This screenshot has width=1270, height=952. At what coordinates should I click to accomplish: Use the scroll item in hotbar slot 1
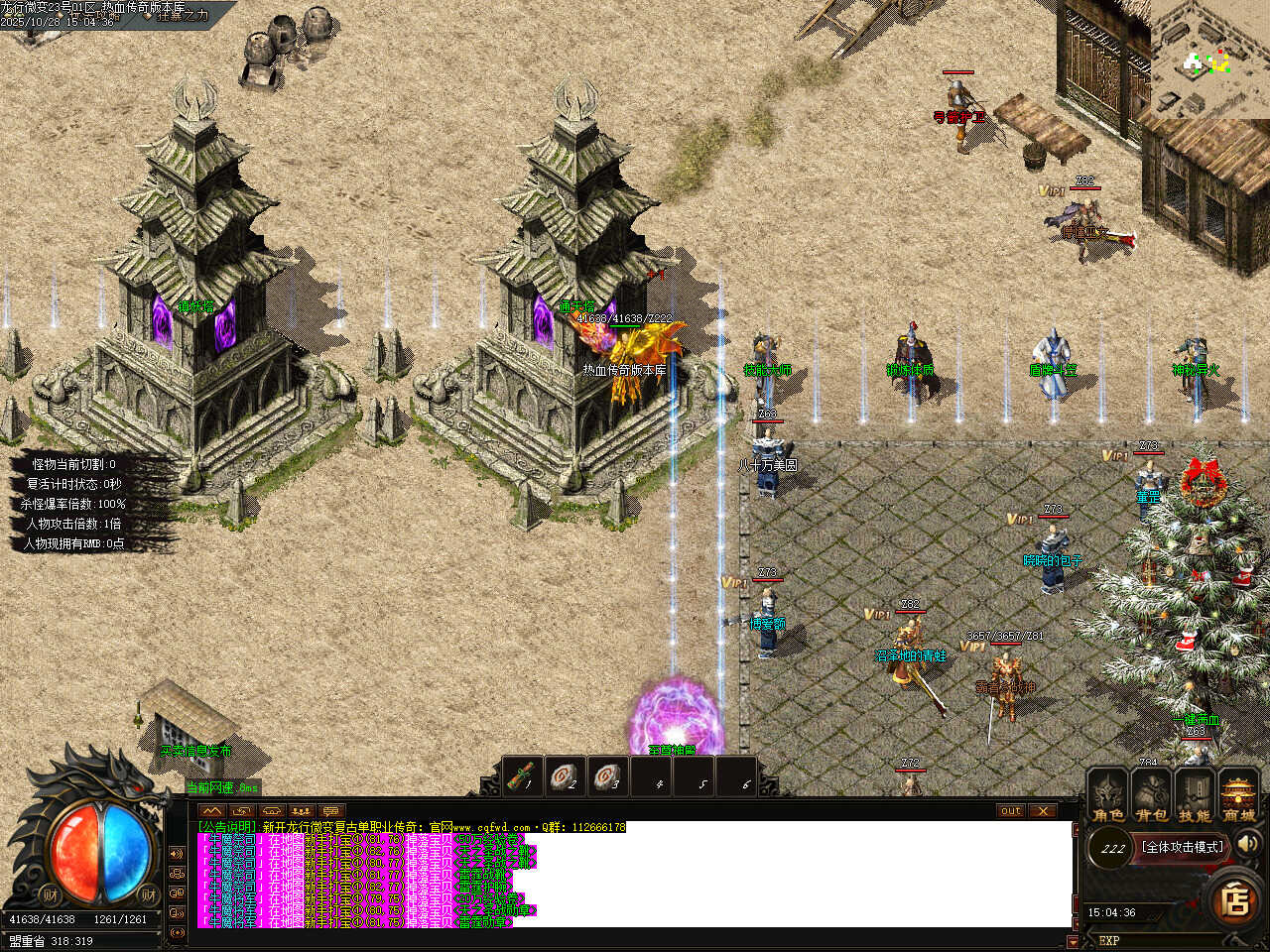pos(523,776)
